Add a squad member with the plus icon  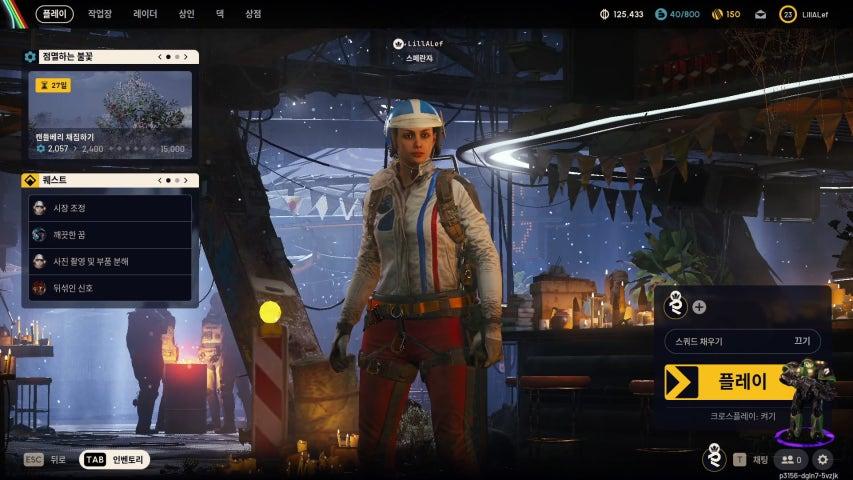699,307
